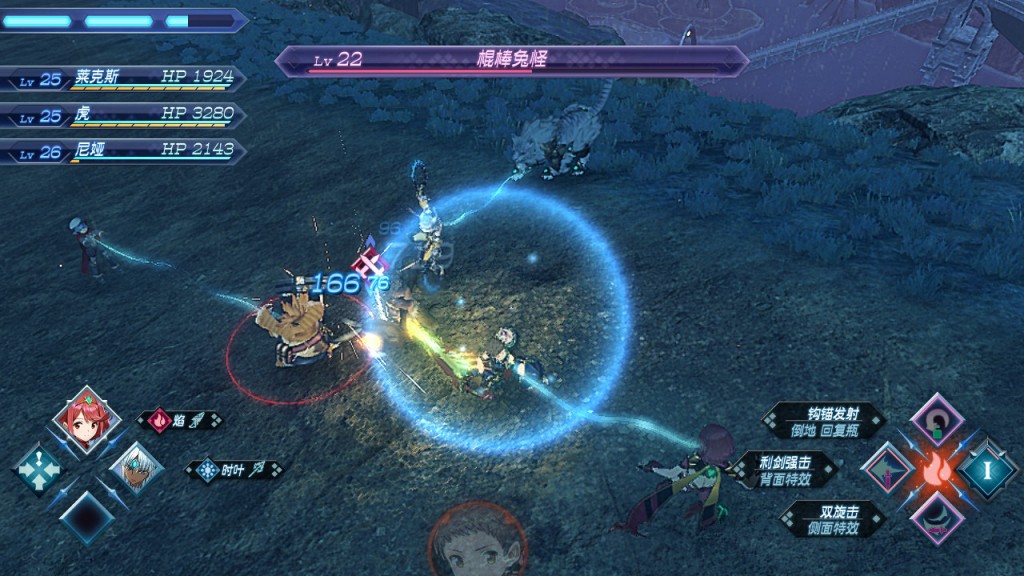This screenshot has width=1024, height=576.
Task: Activate the level I special diamond
Action: (987, 468)
